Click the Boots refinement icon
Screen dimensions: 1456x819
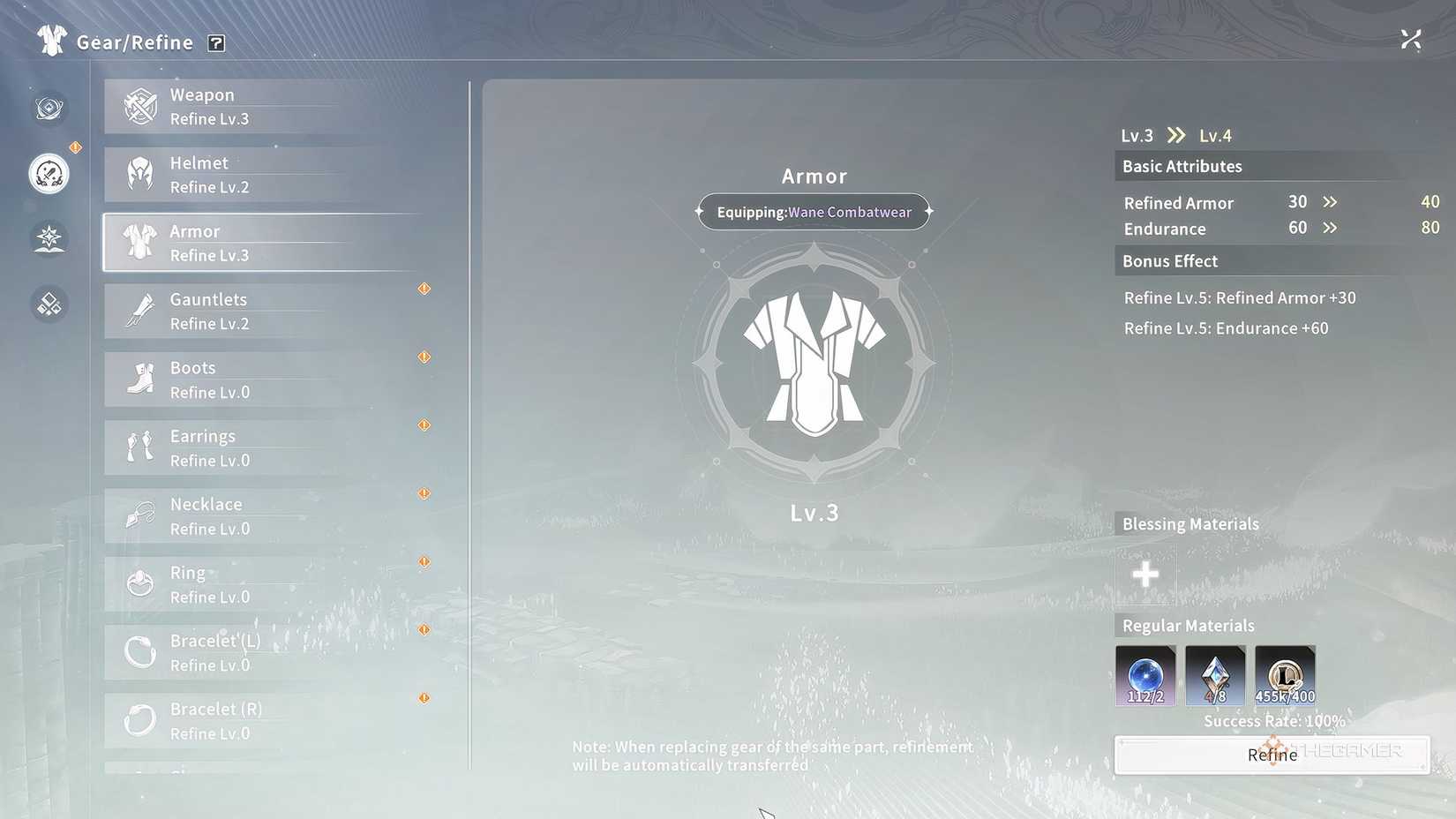[139, 379]
